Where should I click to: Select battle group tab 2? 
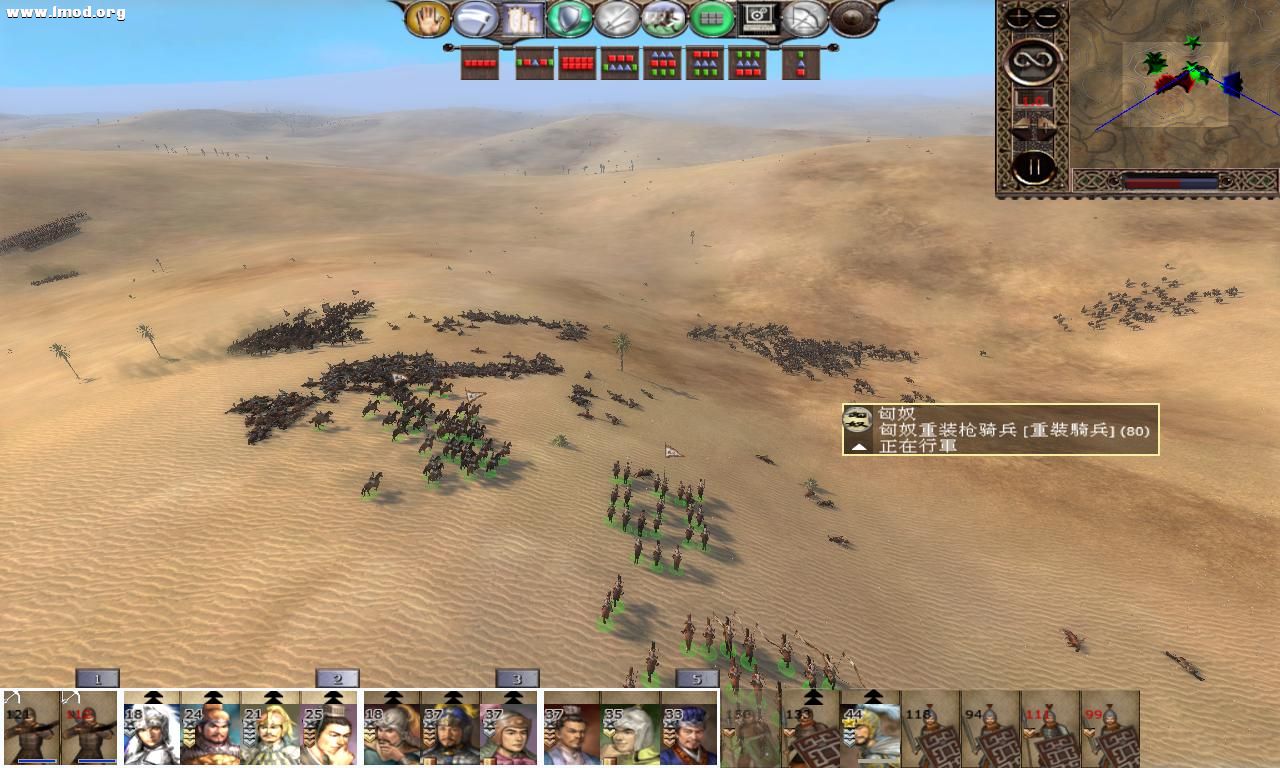point(337,677)
